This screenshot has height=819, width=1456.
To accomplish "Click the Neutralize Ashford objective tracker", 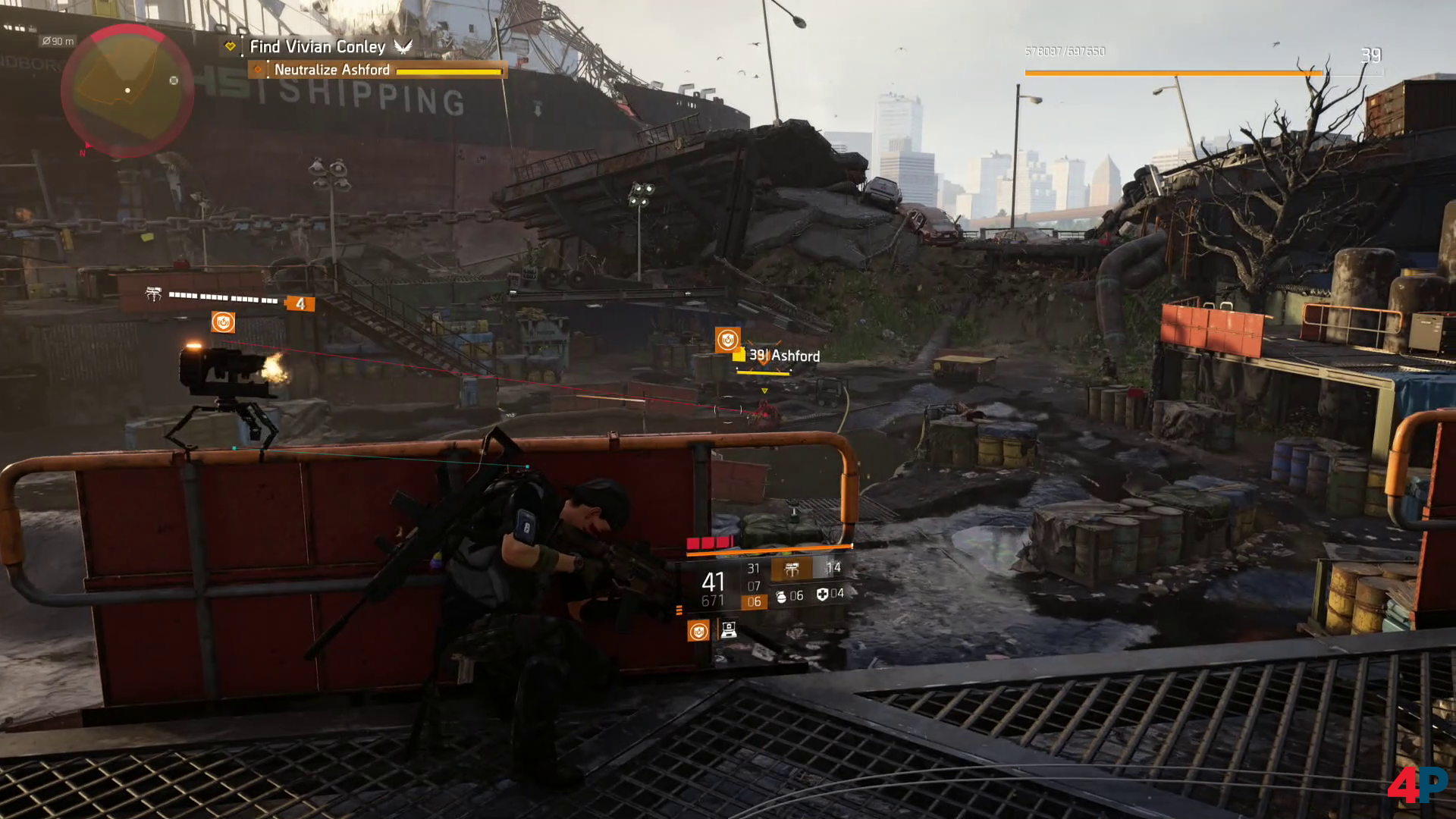I will (332, 70).
